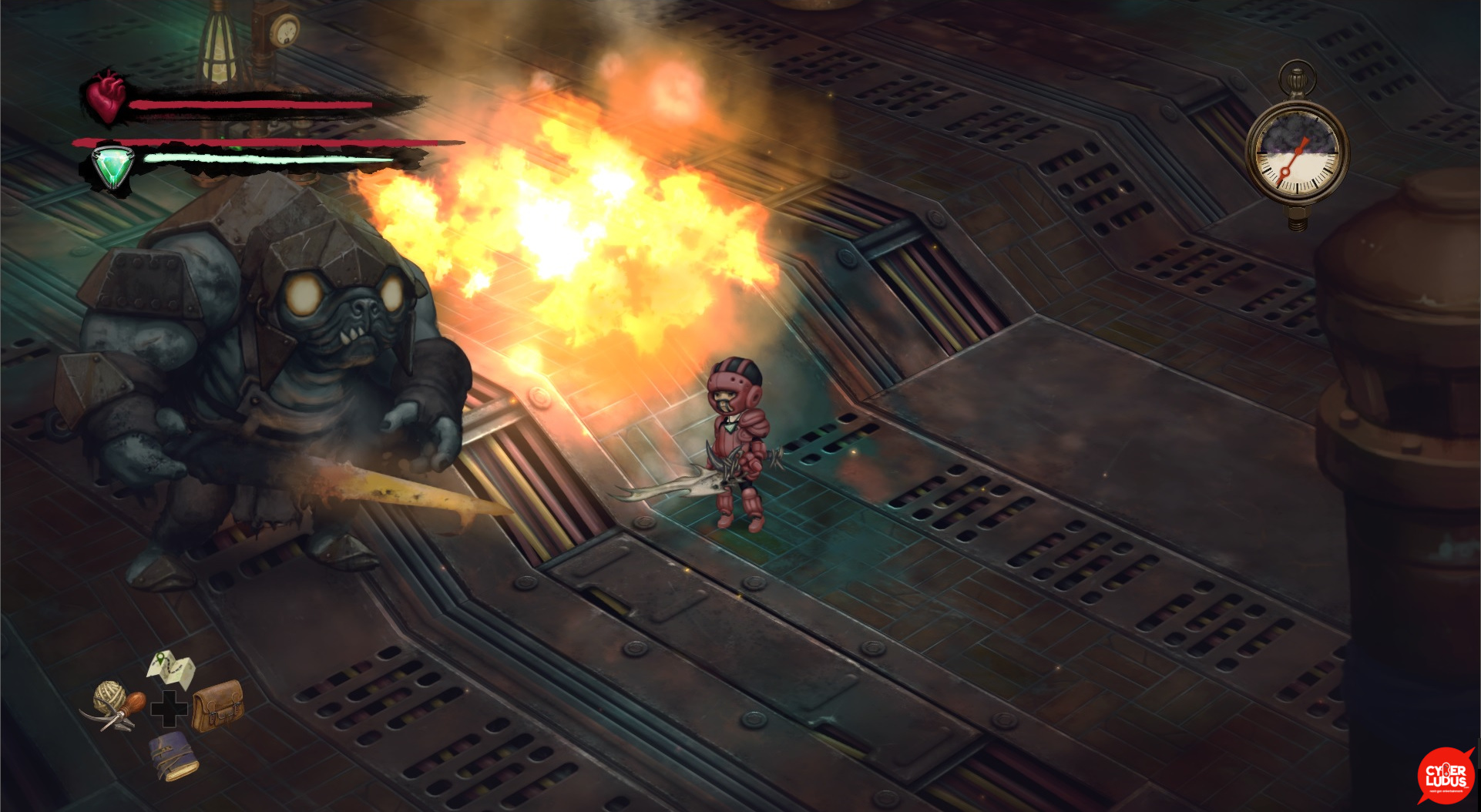Open the purple journal book

tap(173, 756)
